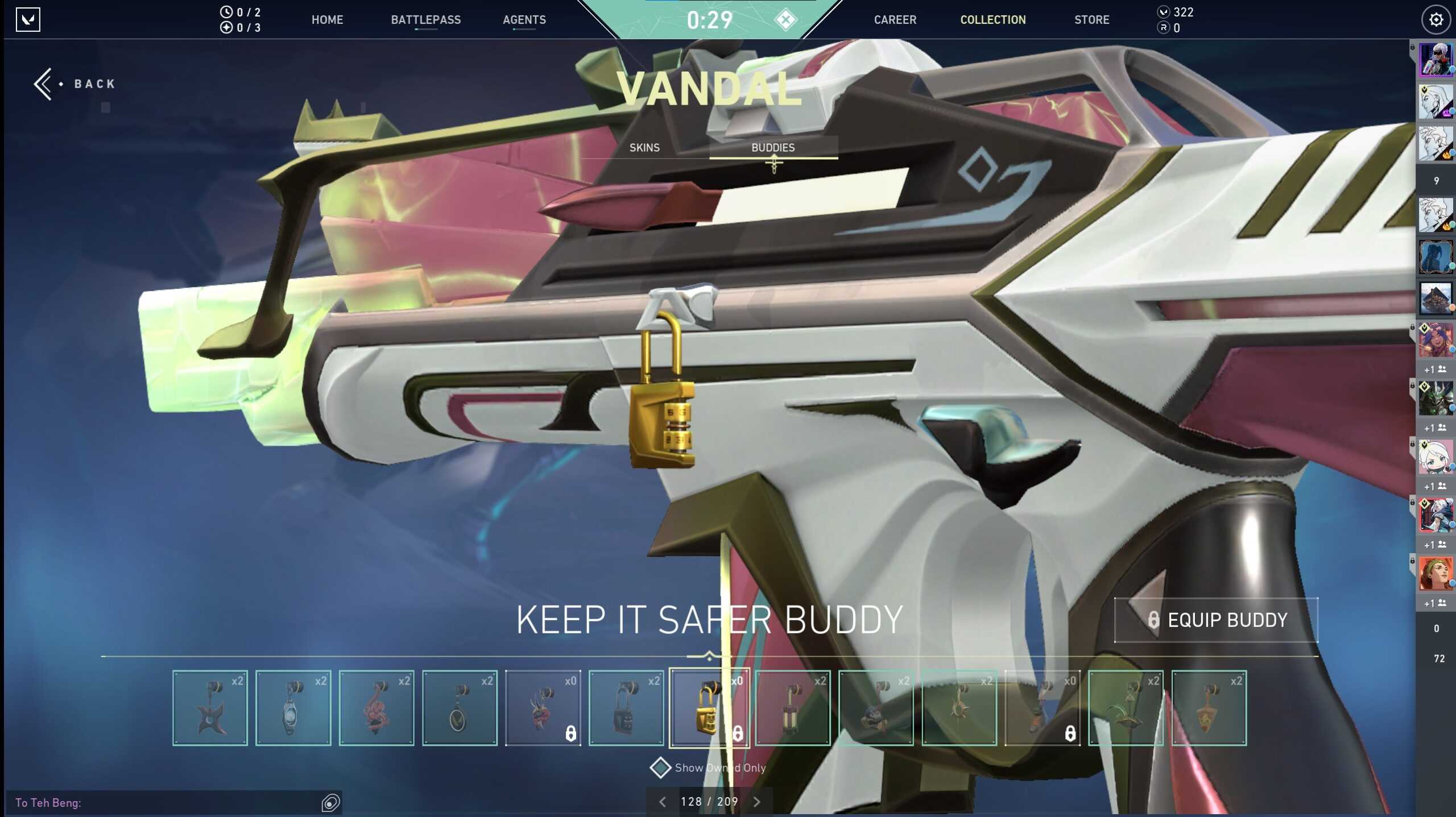Viewport: 1456px width, 817px height.
Task: Open settings with the gear icon
Action: pos(1437,19)
